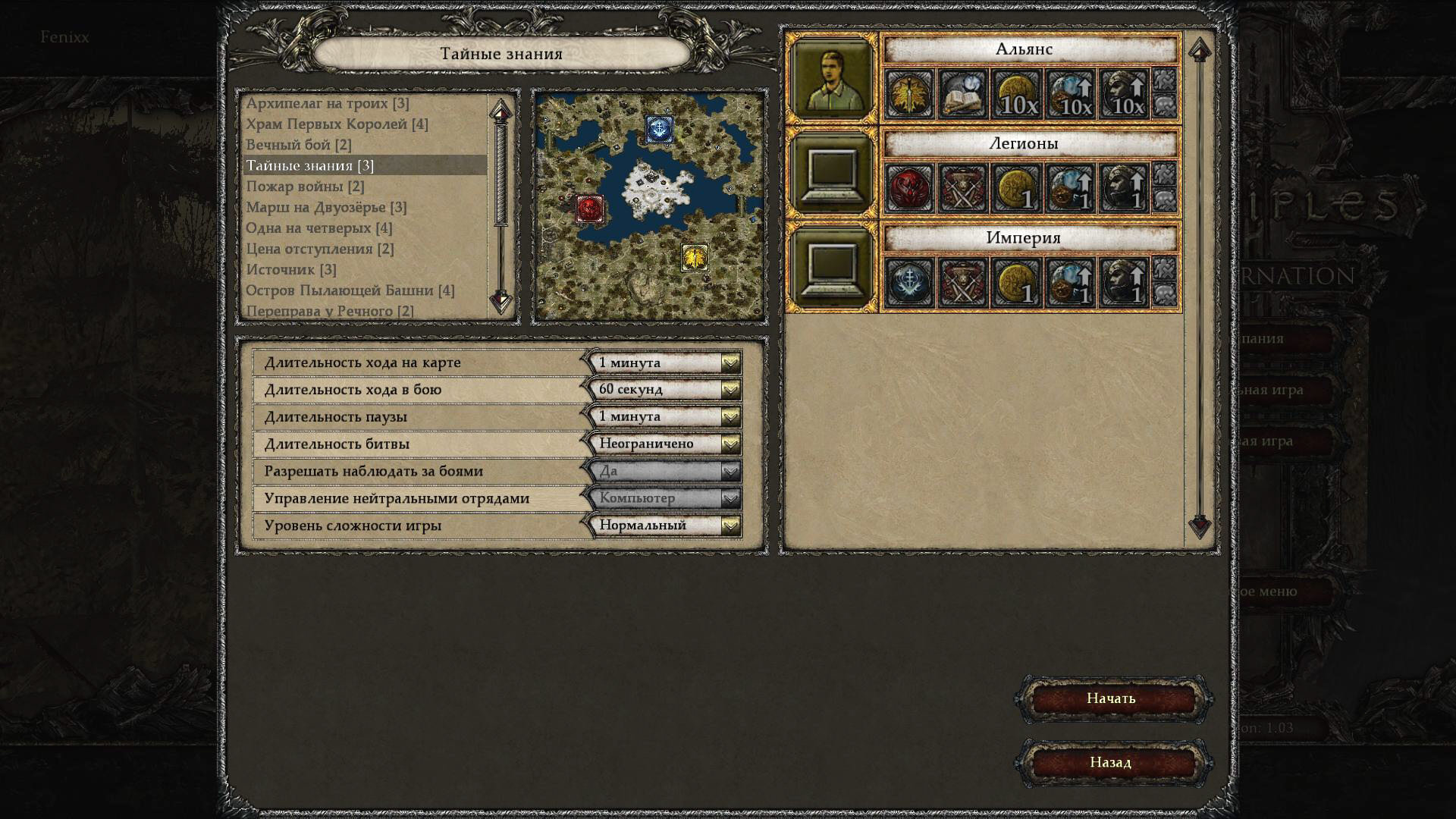Toggle the computer player slot for Легионы

[x=831, y=172]
